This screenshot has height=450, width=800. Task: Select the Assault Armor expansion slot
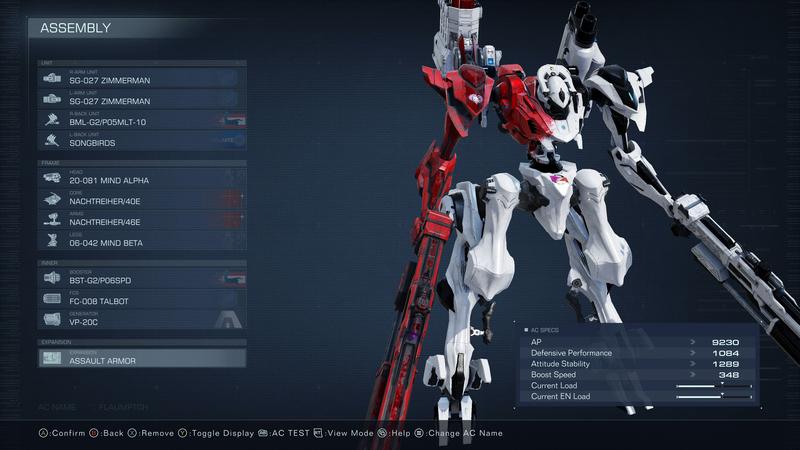pyautogui.click(x=142, y=358)
